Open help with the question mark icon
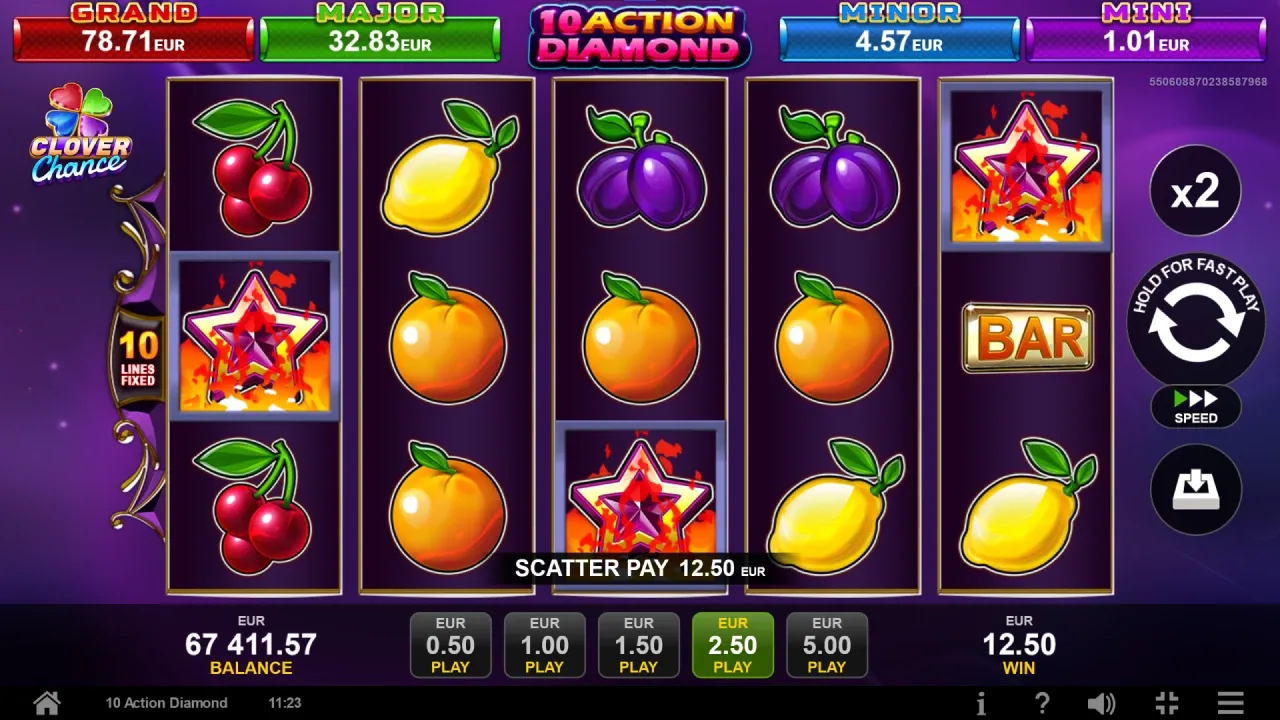1280x720 pixels. [x=1043, y=702]
